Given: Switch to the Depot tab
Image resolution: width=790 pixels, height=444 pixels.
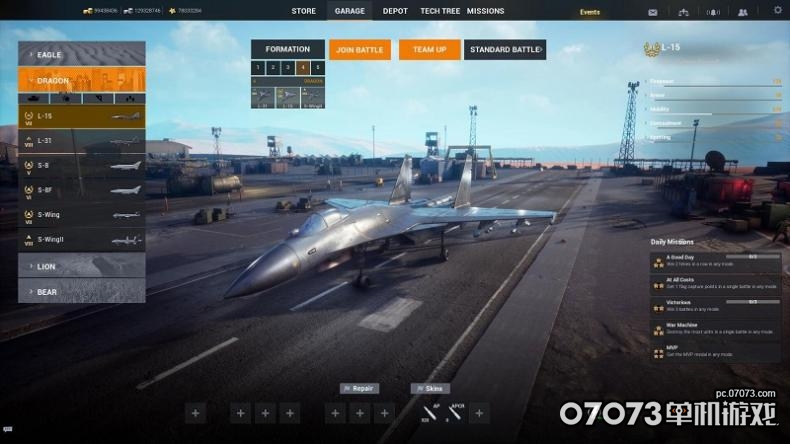Looking at the screenshot, I should pos(395,11).
